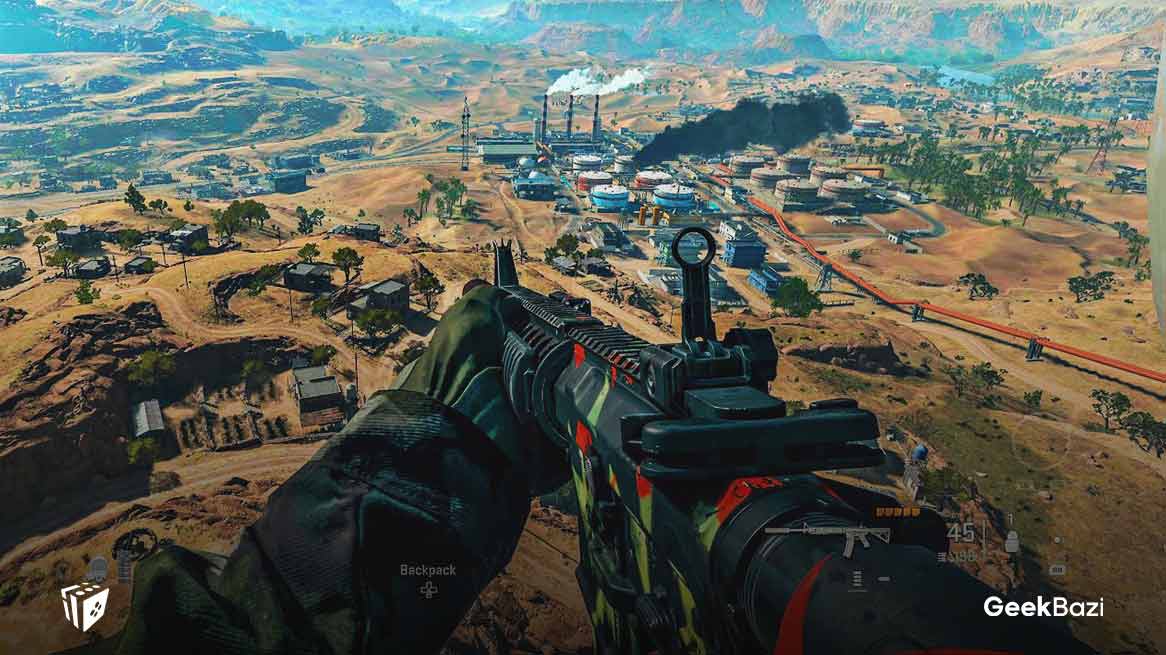Click the GeekBazi watermark logo
Screen dimensions: 1166x655
1043,607
